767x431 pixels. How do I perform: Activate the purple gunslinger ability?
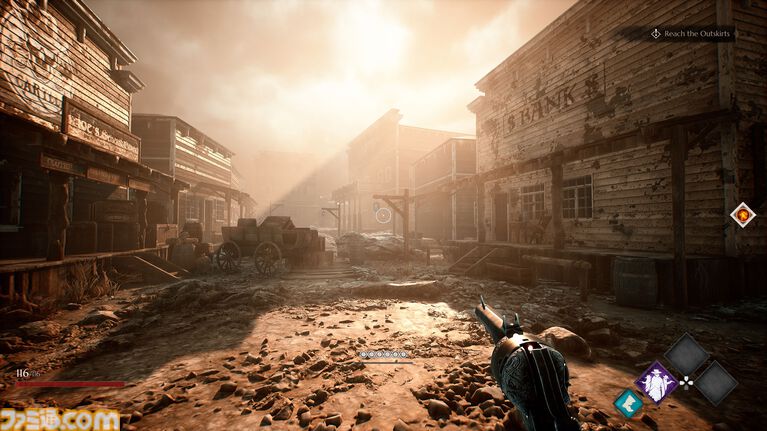pos(656,382)
